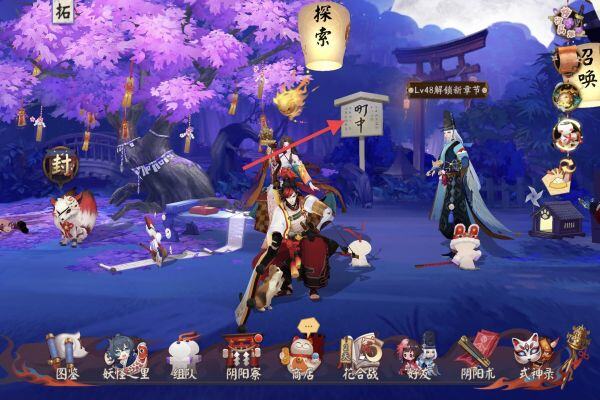Image resolution: width=600 pixels, height=400 pixels.
Task: Open the small doghouse icon on the right
Action: coord(557,213)
